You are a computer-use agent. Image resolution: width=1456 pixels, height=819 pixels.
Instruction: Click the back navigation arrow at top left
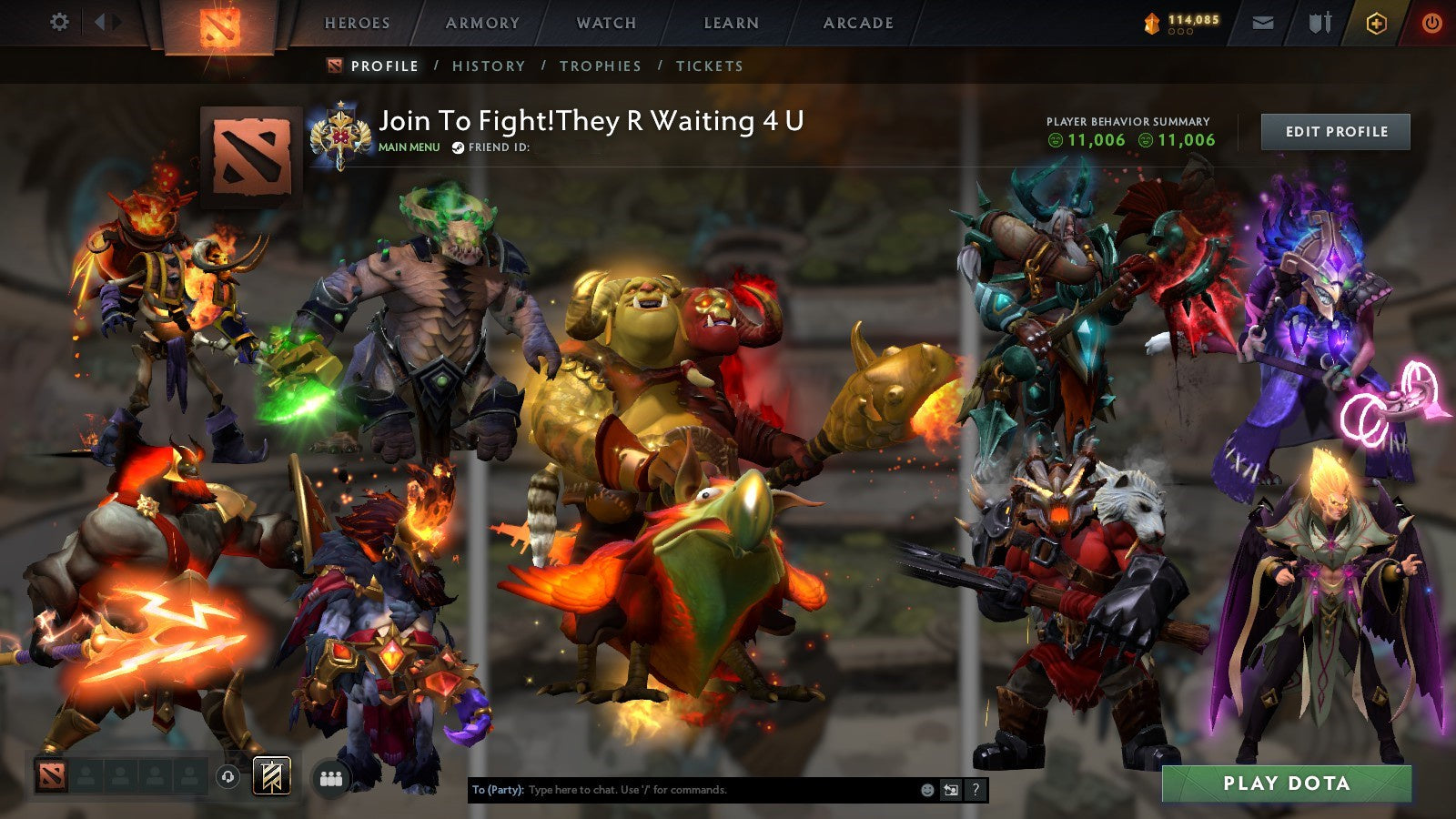pos(102,23)
